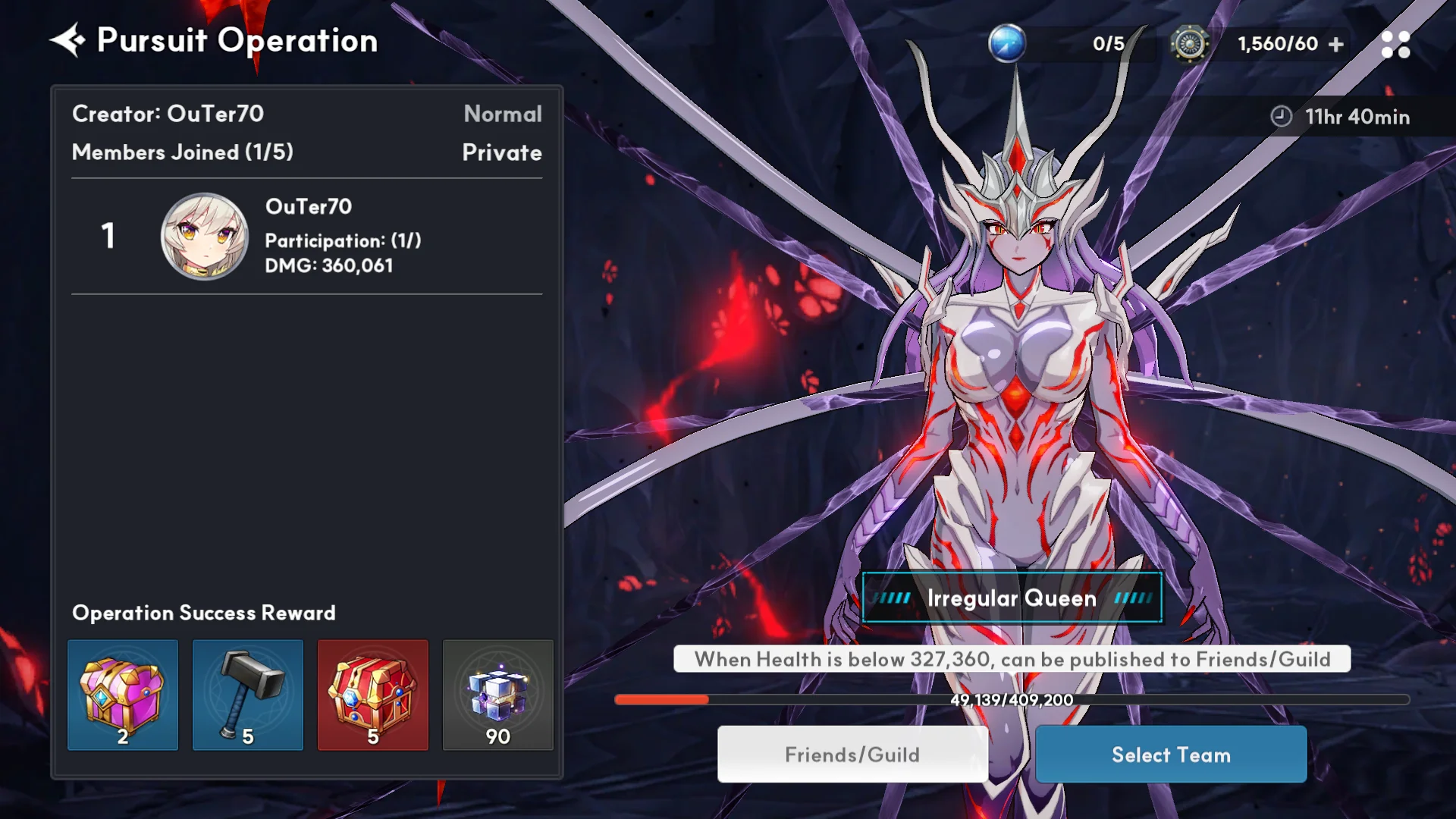Add more stamina with the plus button
The width and height of the screenshot is (1456, 819).
coord(1336,45)
